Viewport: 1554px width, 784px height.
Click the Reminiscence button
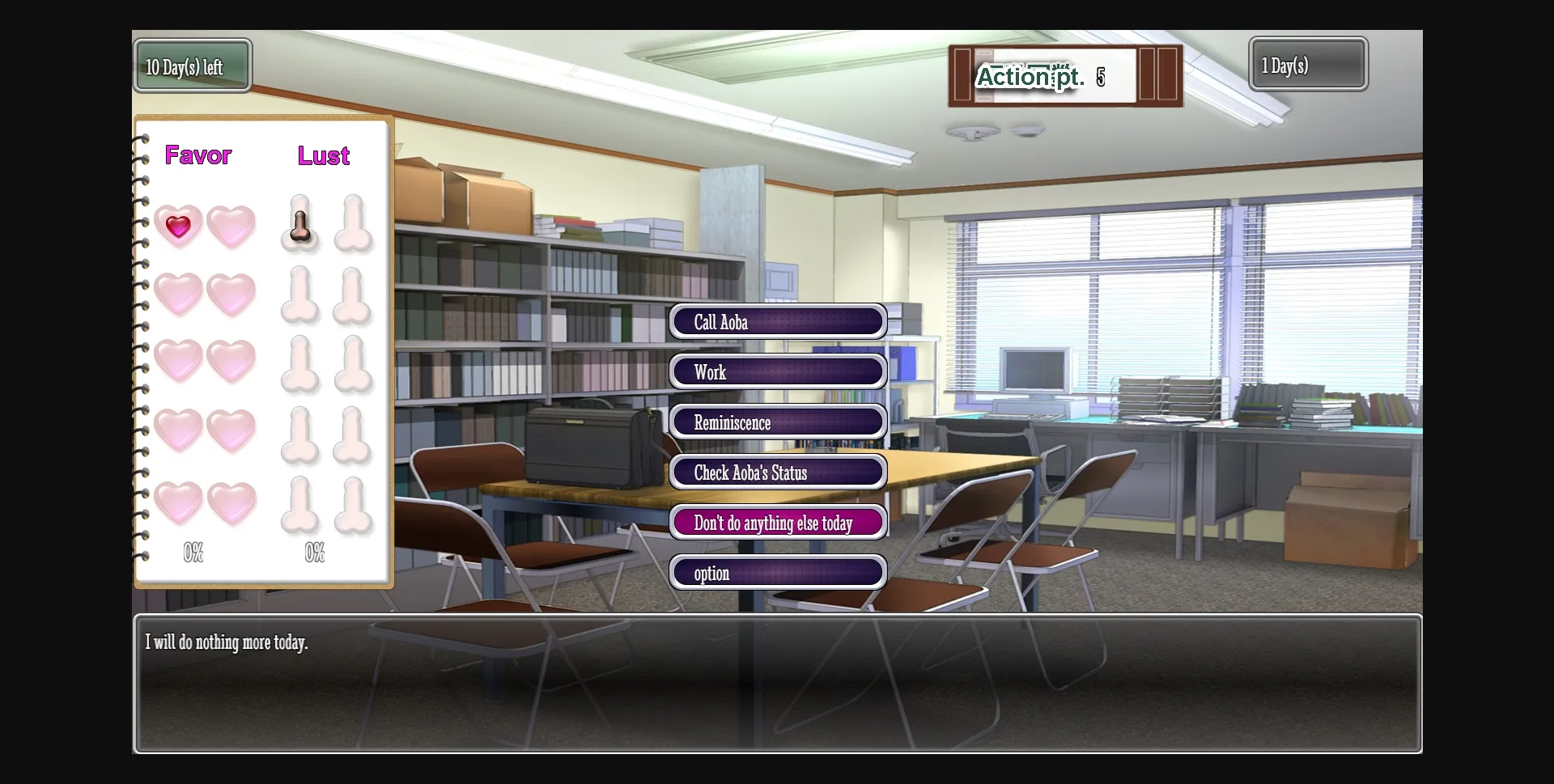(777, 422)
